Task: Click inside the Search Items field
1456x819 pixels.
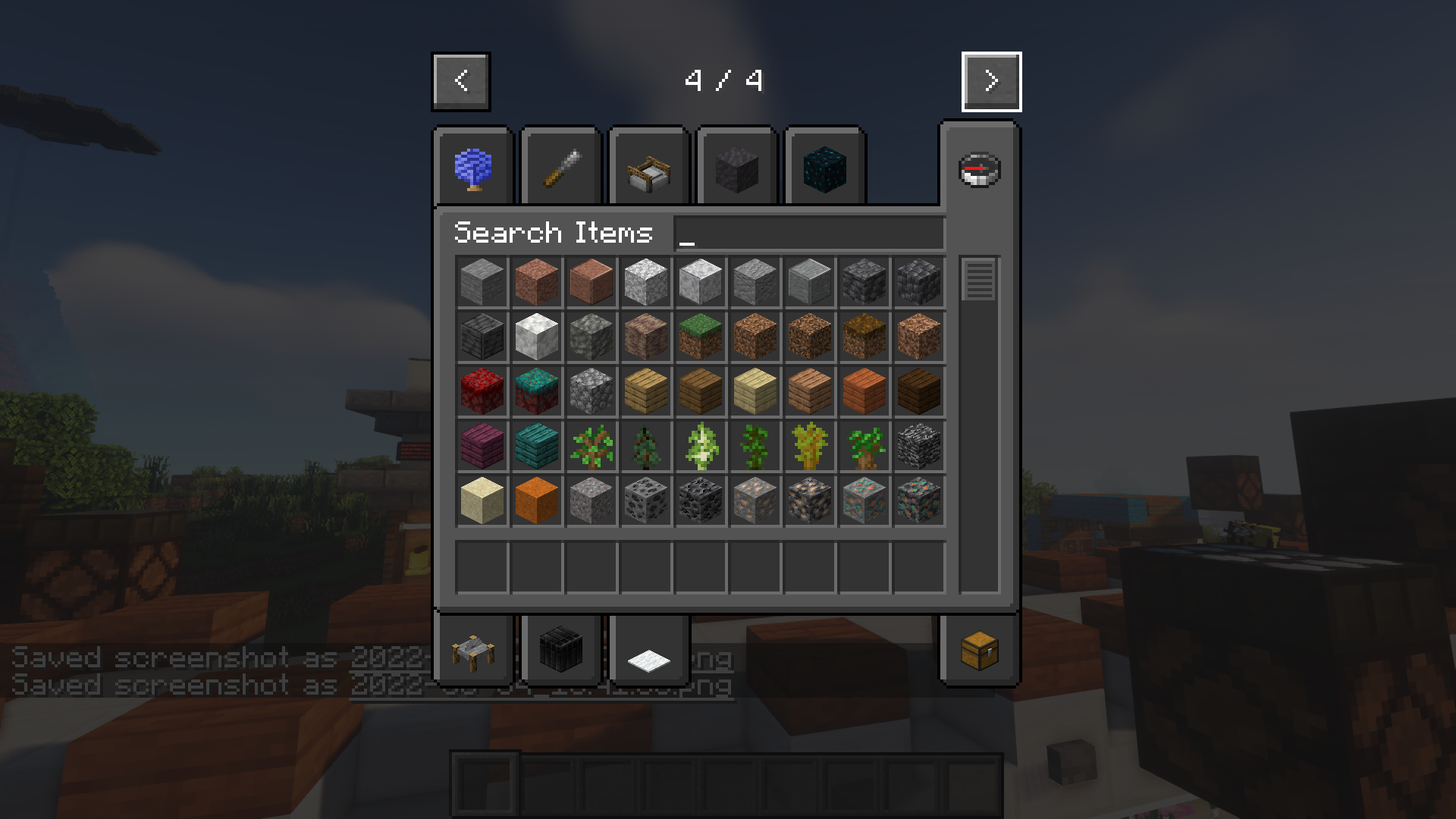Action: pyautogui.click(x=808, y=233)
